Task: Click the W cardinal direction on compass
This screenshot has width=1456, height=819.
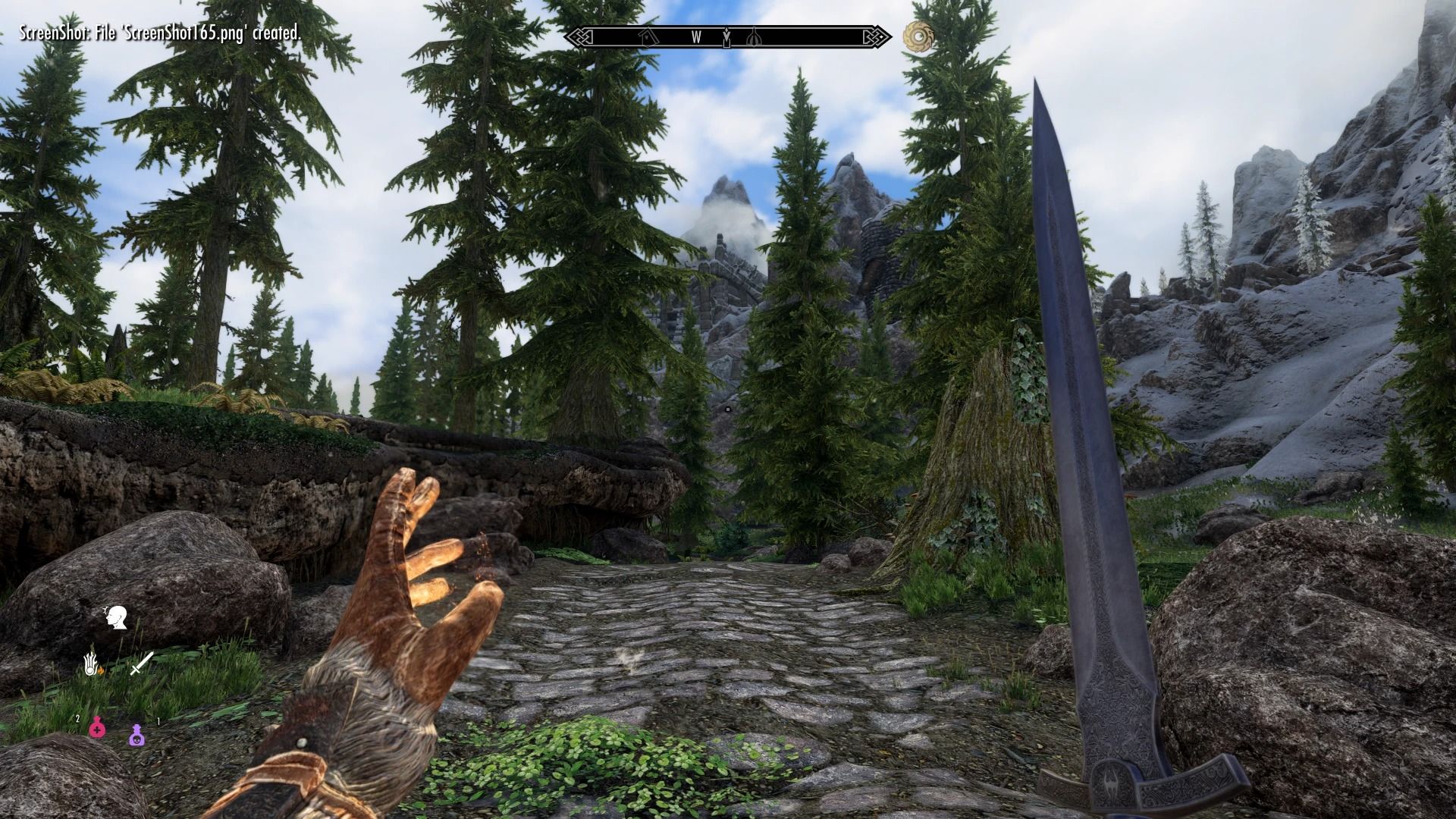Action: coord(697,36)
